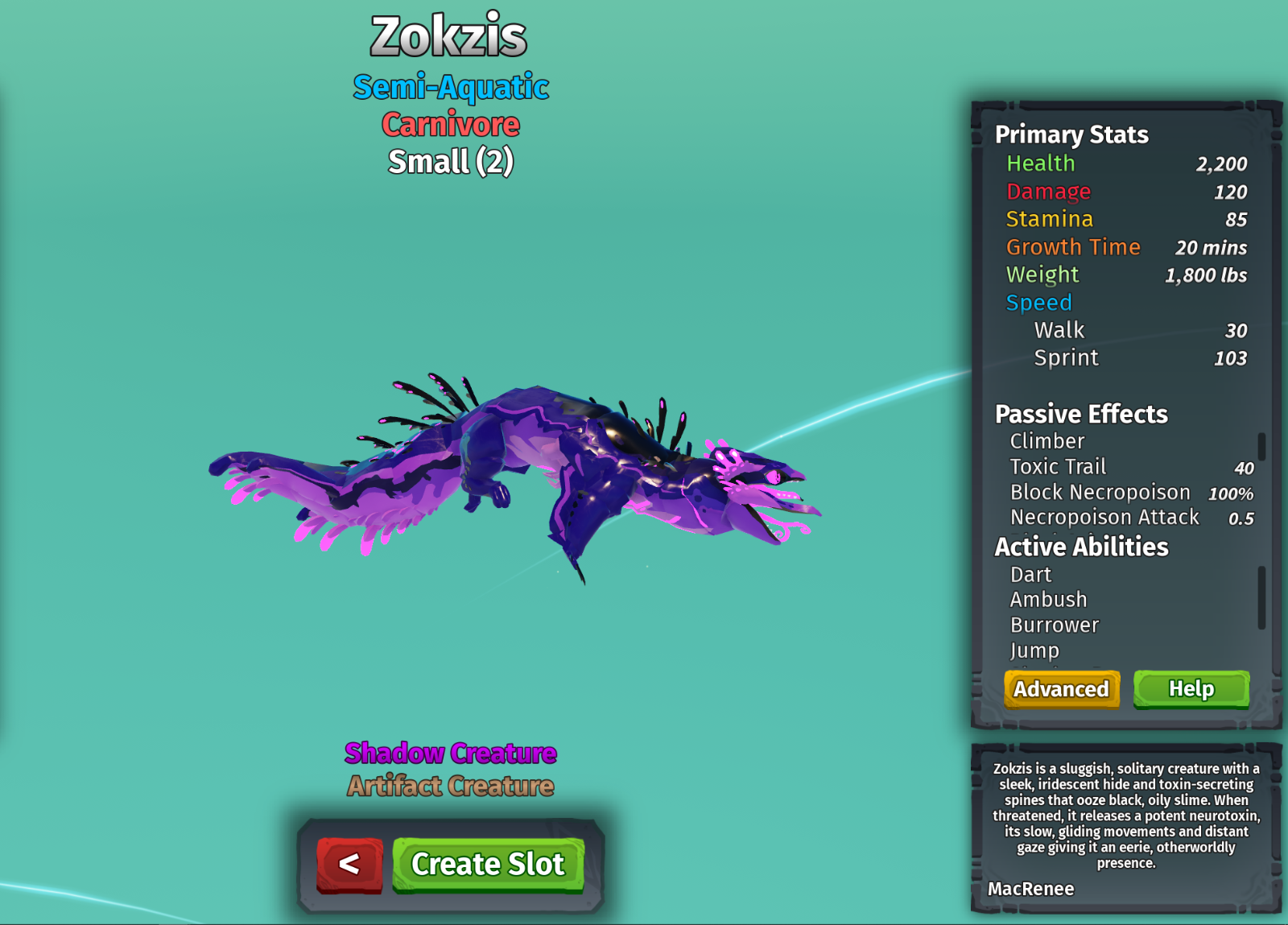Select the Necropoison Attack passive effect
This screenshot has height=925, width=1288.
click(1104, 518)
